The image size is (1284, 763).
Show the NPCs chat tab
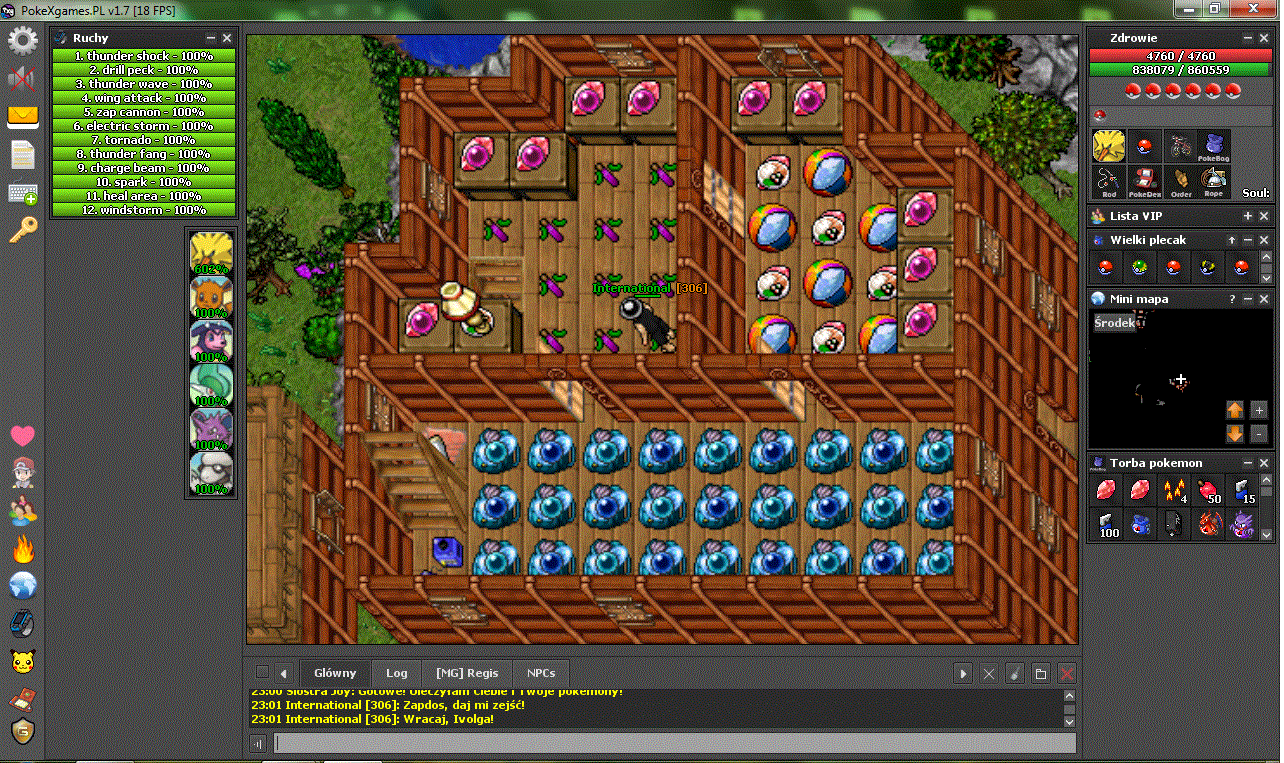(541, 673)
